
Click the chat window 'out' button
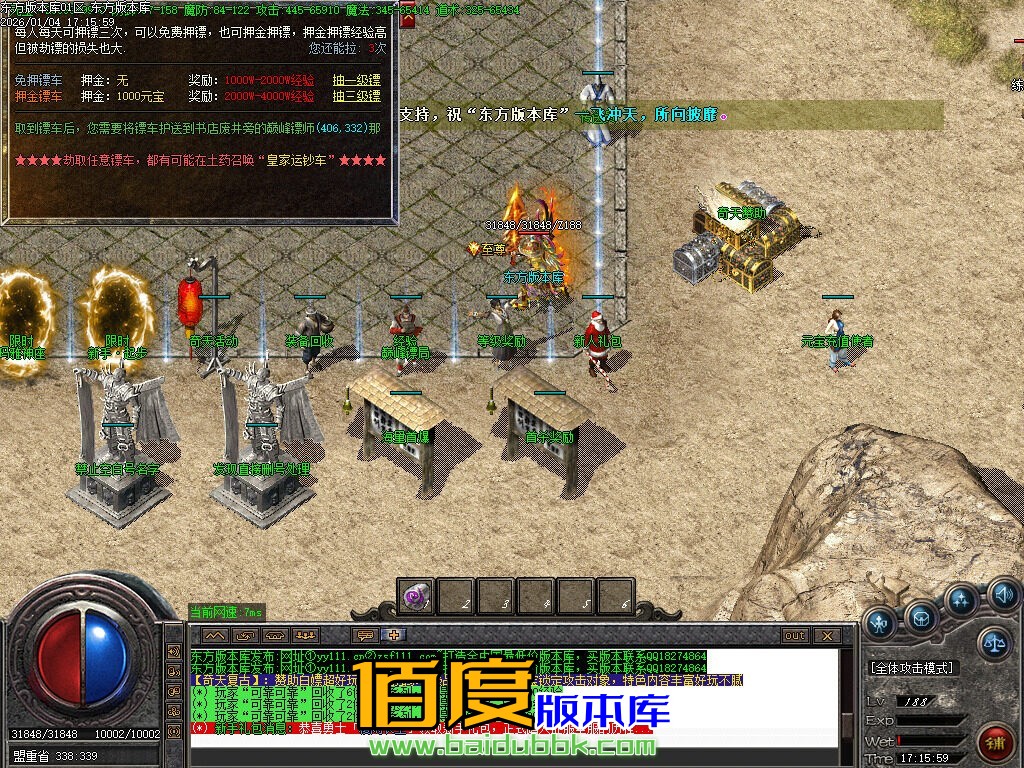tap(794, 635)
